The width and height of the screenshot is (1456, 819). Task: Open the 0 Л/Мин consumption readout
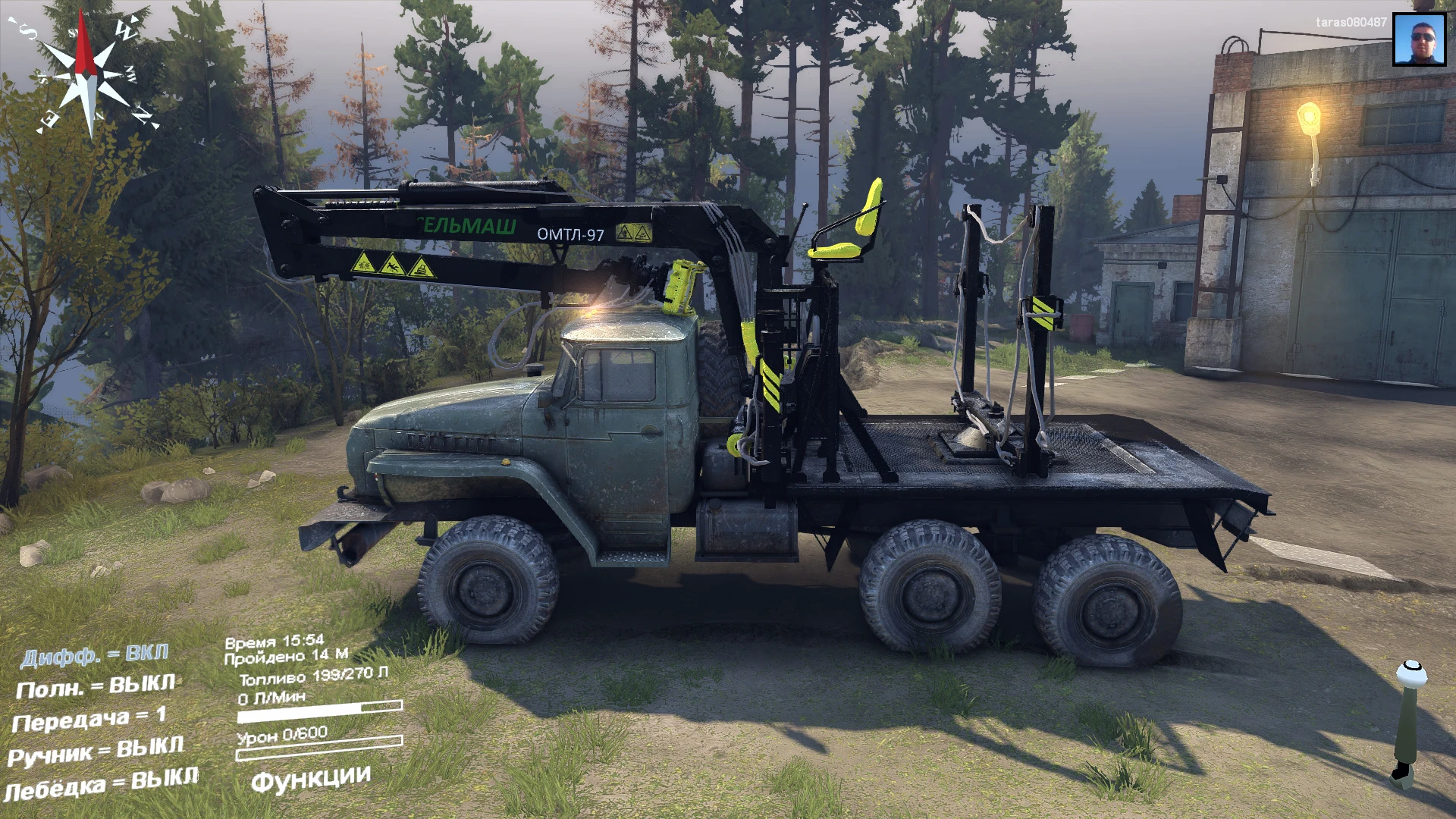273,698
